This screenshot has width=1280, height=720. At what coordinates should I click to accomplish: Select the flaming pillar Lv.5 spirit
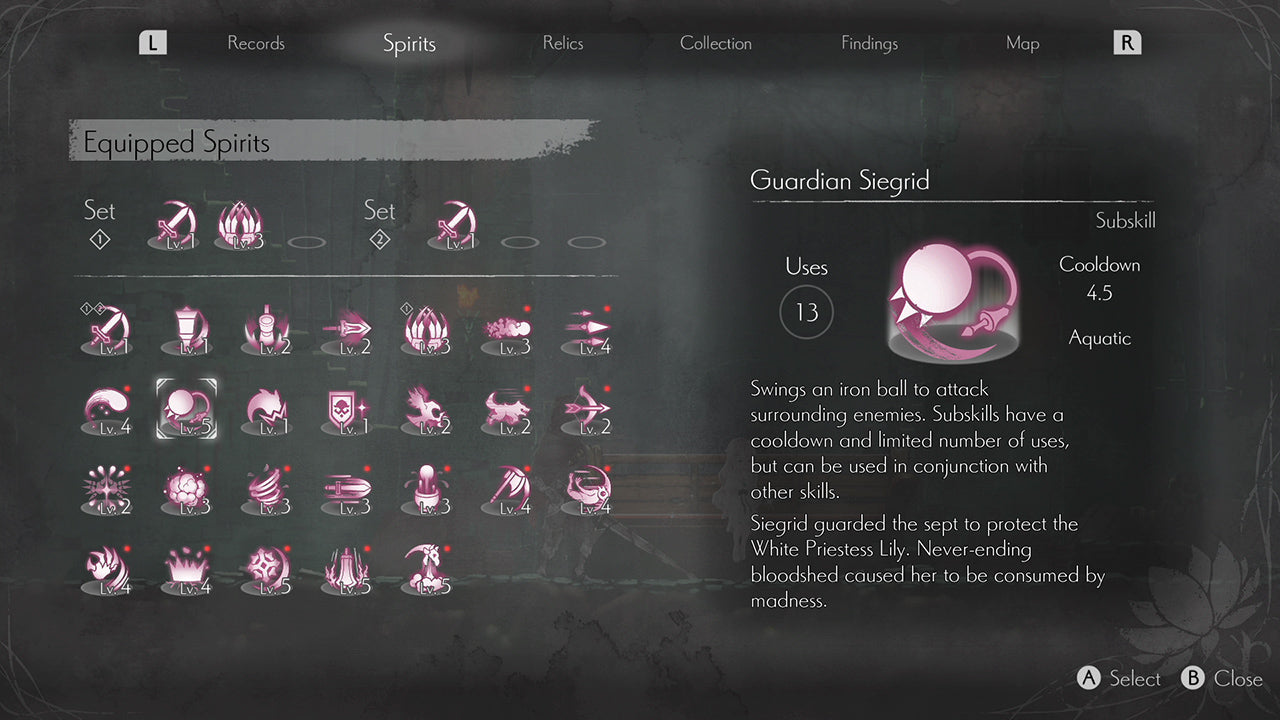347,570
